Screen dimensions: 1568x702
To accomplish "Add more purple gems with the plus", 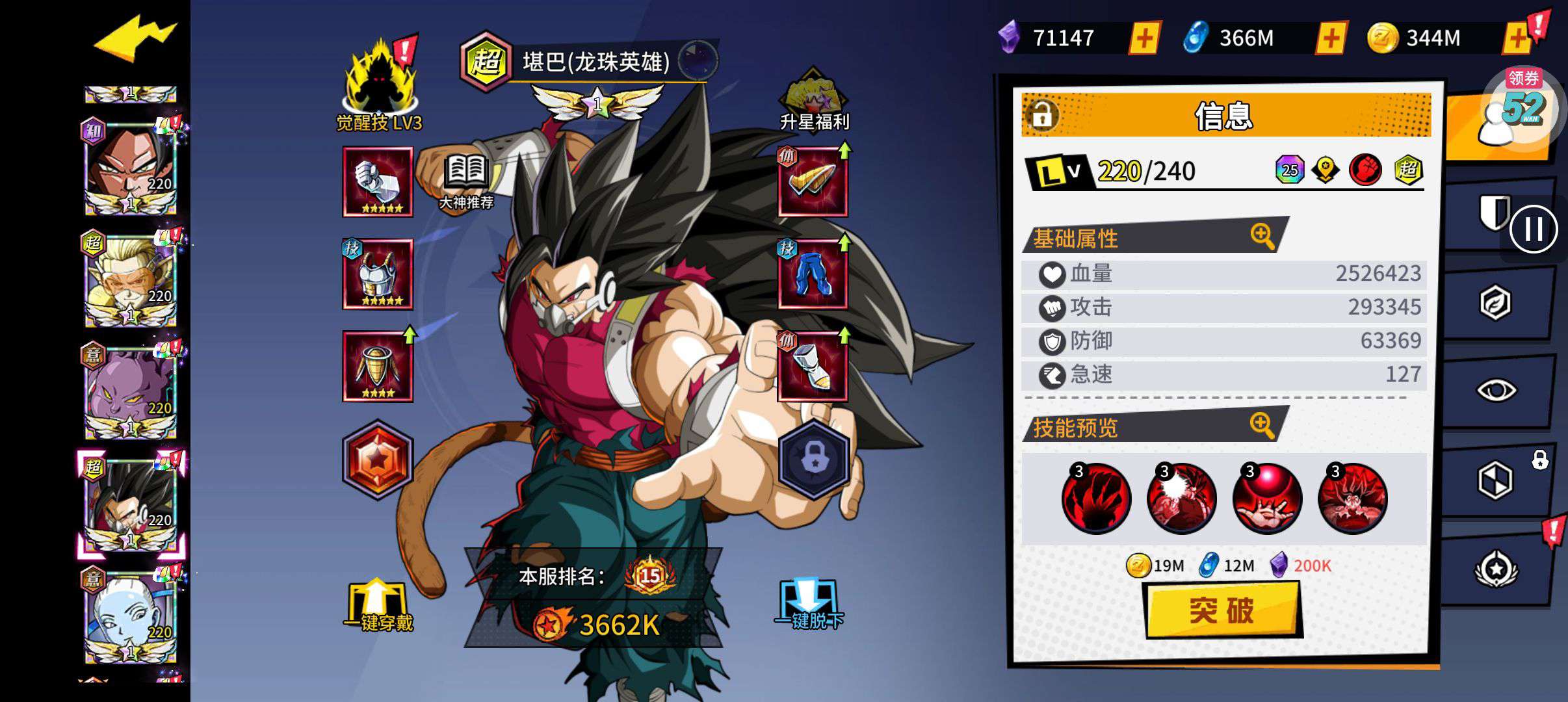I will [x=1144, y=38].
